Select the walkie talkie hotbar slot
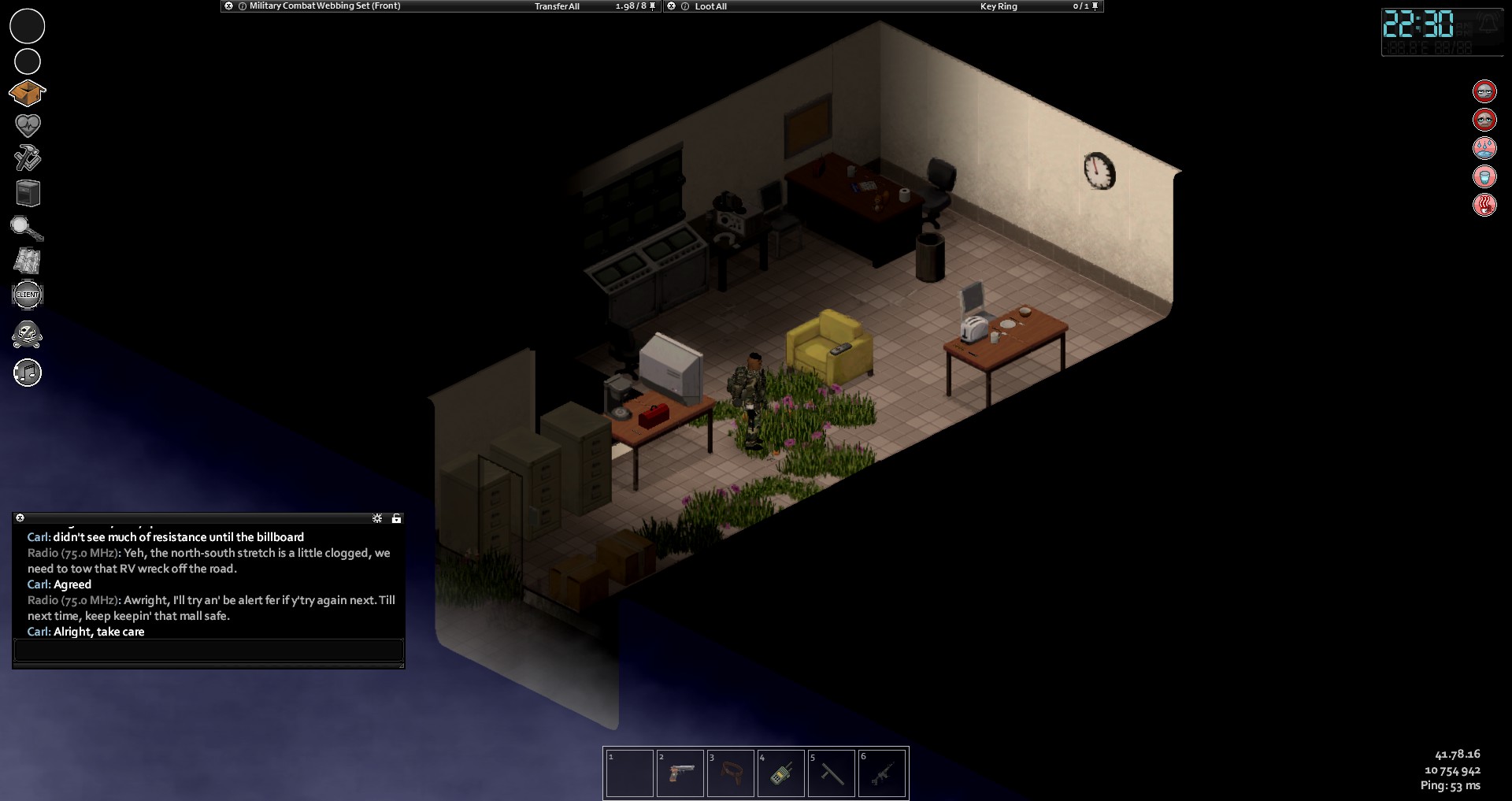Viewport: 1512px width, 801px height. (x=781, y=773)
